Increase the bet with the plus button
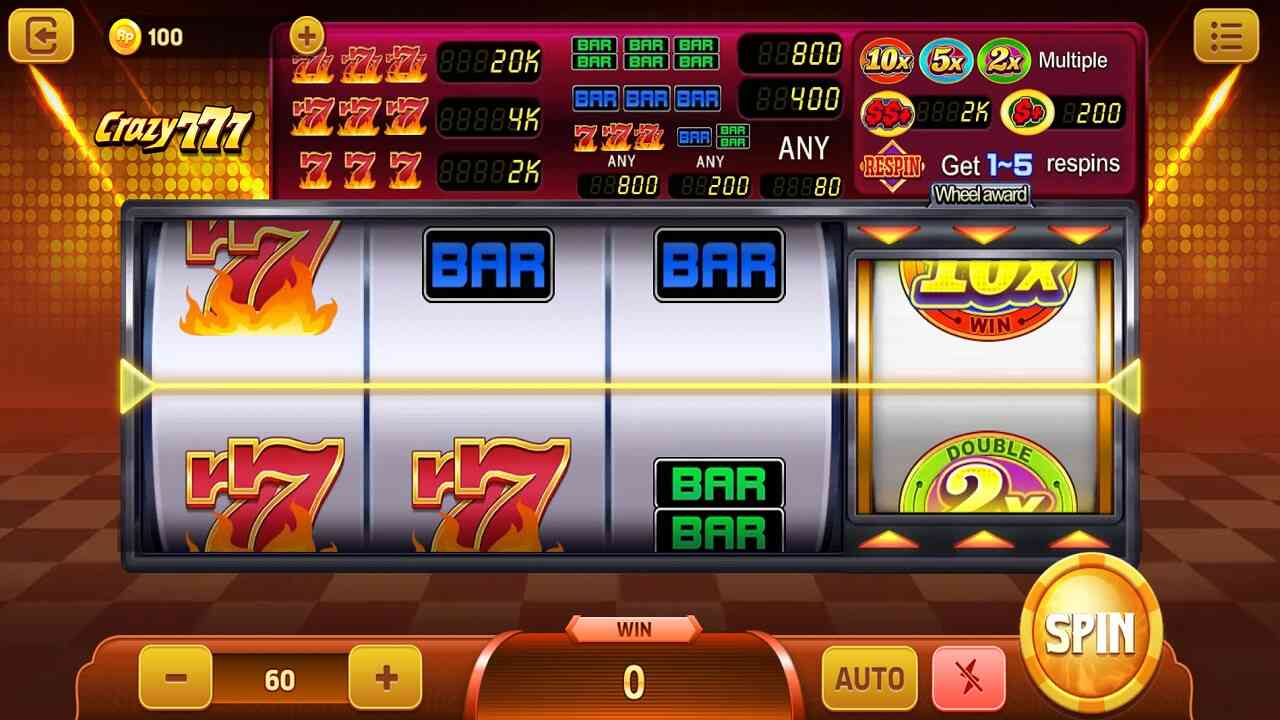 [385, 678]
